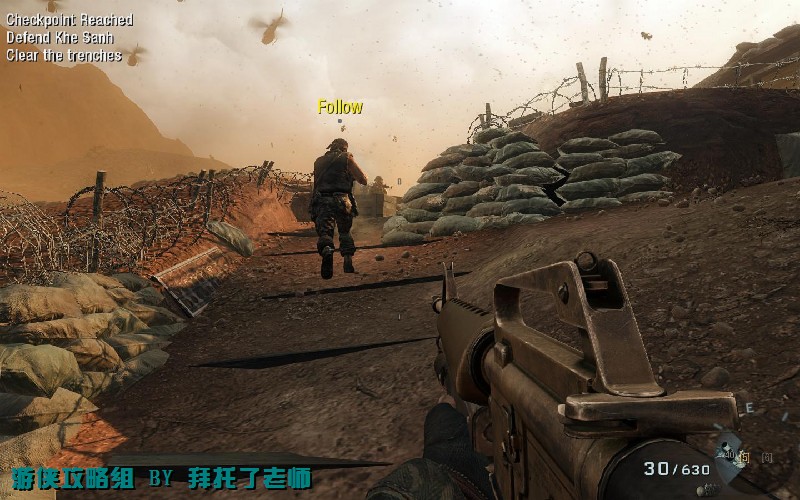Viewport: 800px width, 500px height.
Task: Click the Defend Khe Sanh objective text
Action: (x=59, y=38)
